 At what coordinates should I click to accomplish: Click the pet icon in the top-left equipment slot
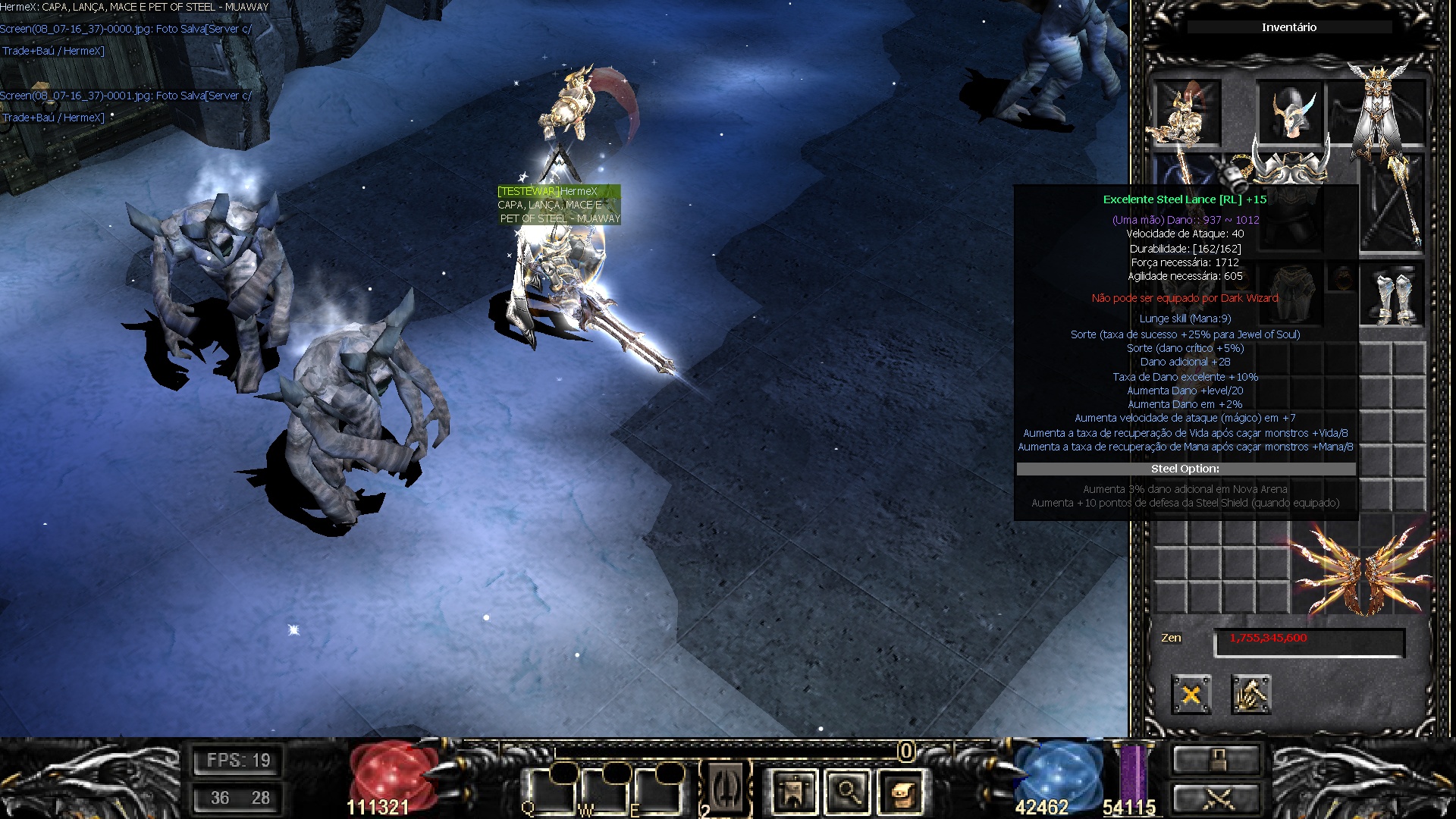1187,112
